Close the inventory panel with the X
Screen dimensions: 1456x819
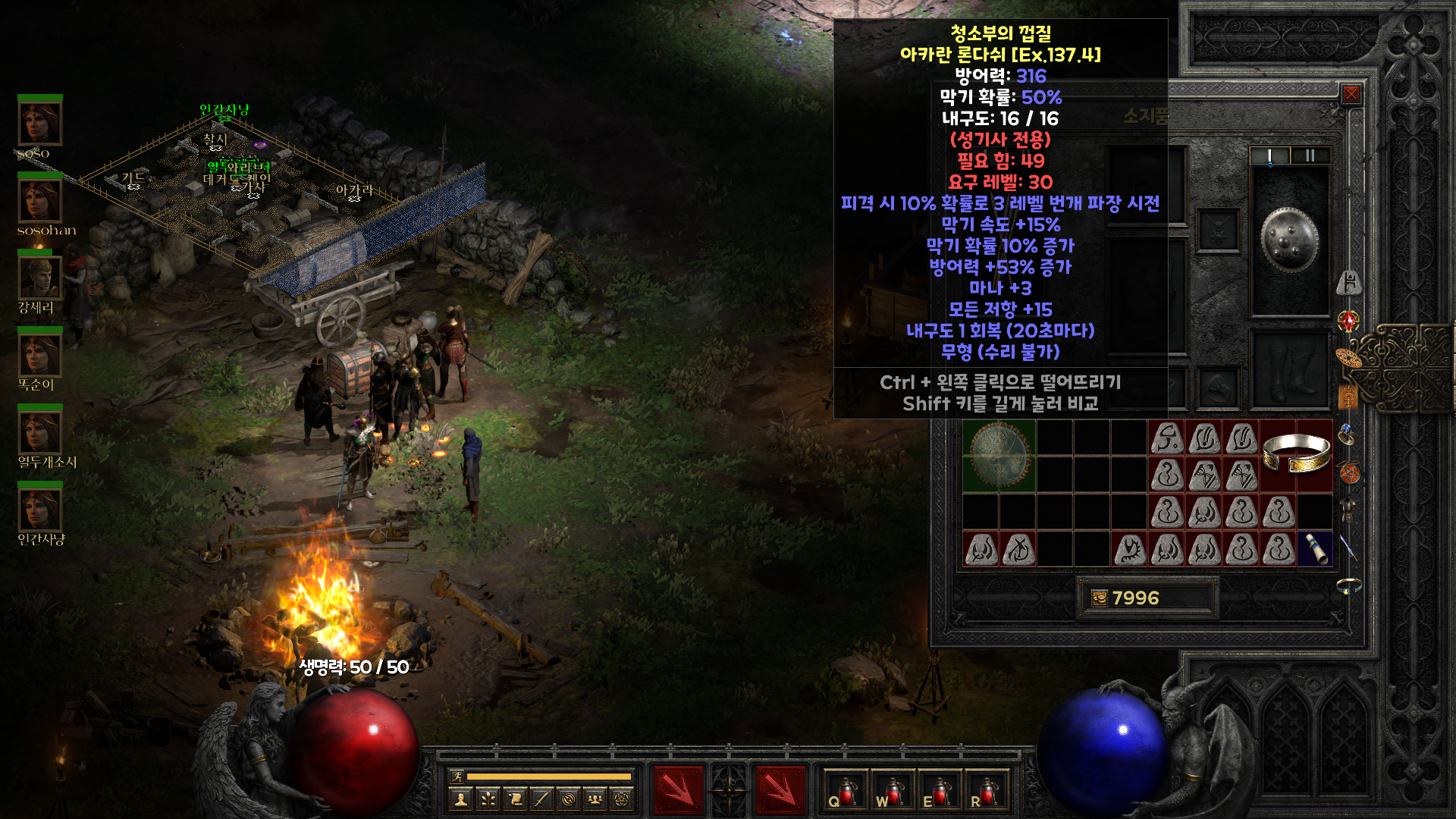pos(1351,94)
